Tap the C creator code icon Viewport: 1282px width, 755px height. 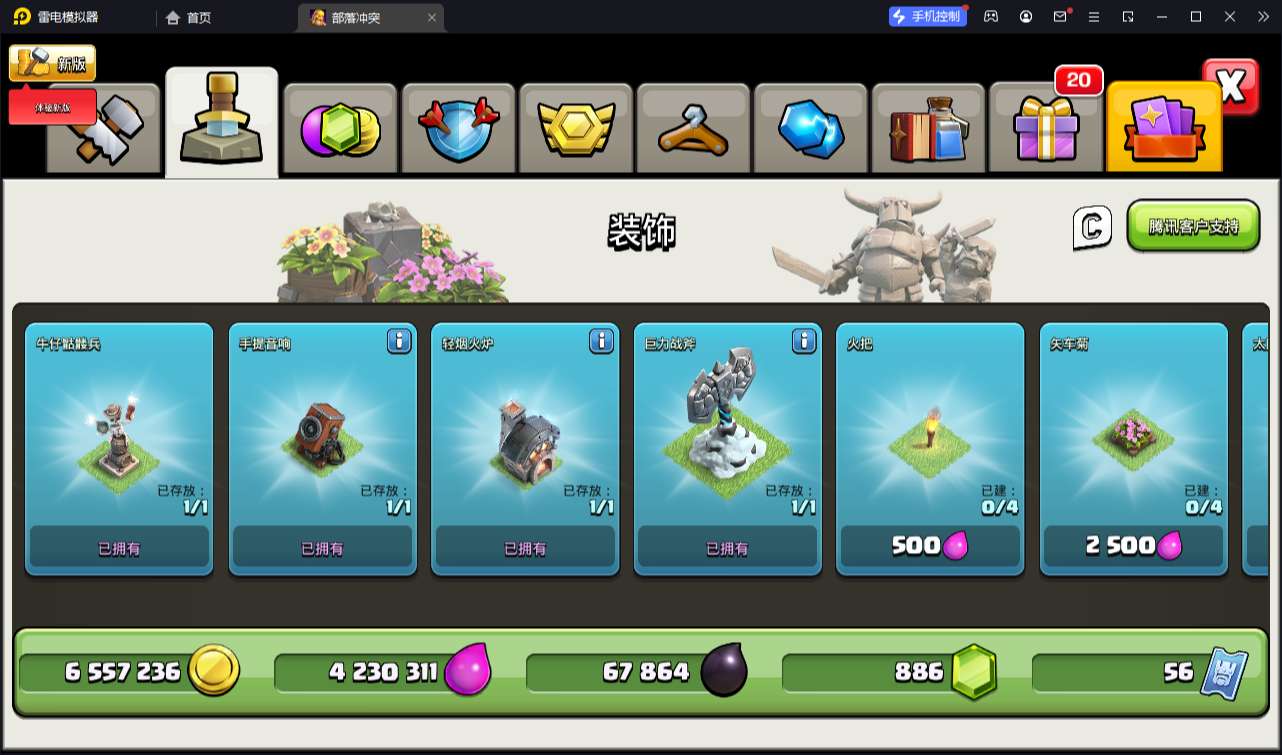[1092, 227]
